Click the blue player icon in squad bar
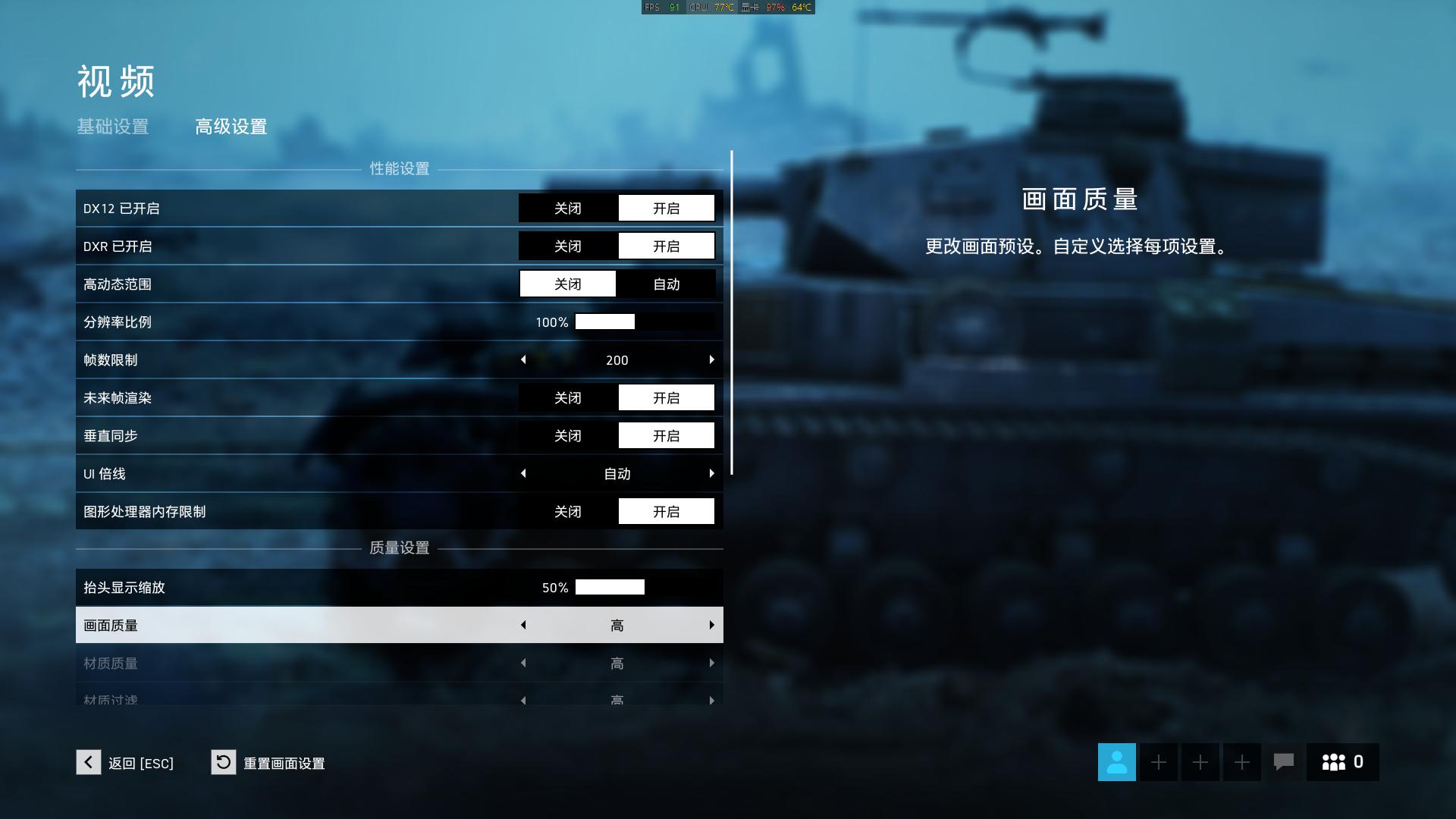The image size is (1456, 819). (1116, 762)
